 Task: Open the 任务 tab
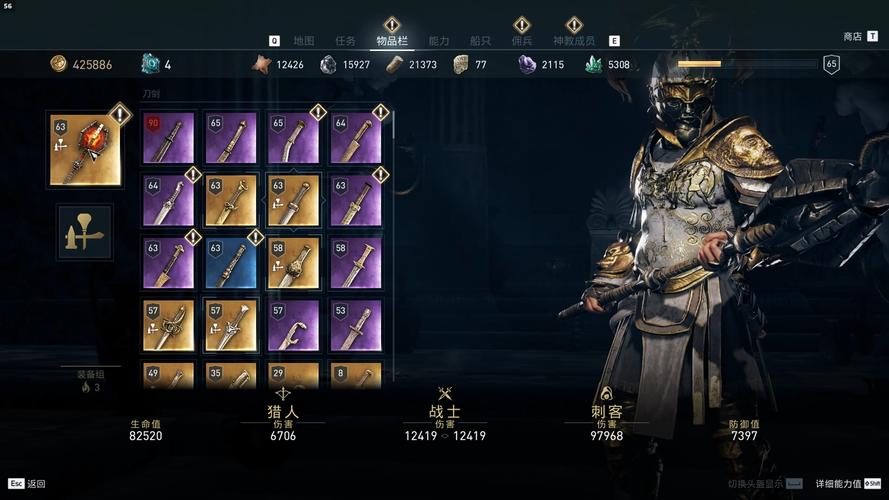346,41
